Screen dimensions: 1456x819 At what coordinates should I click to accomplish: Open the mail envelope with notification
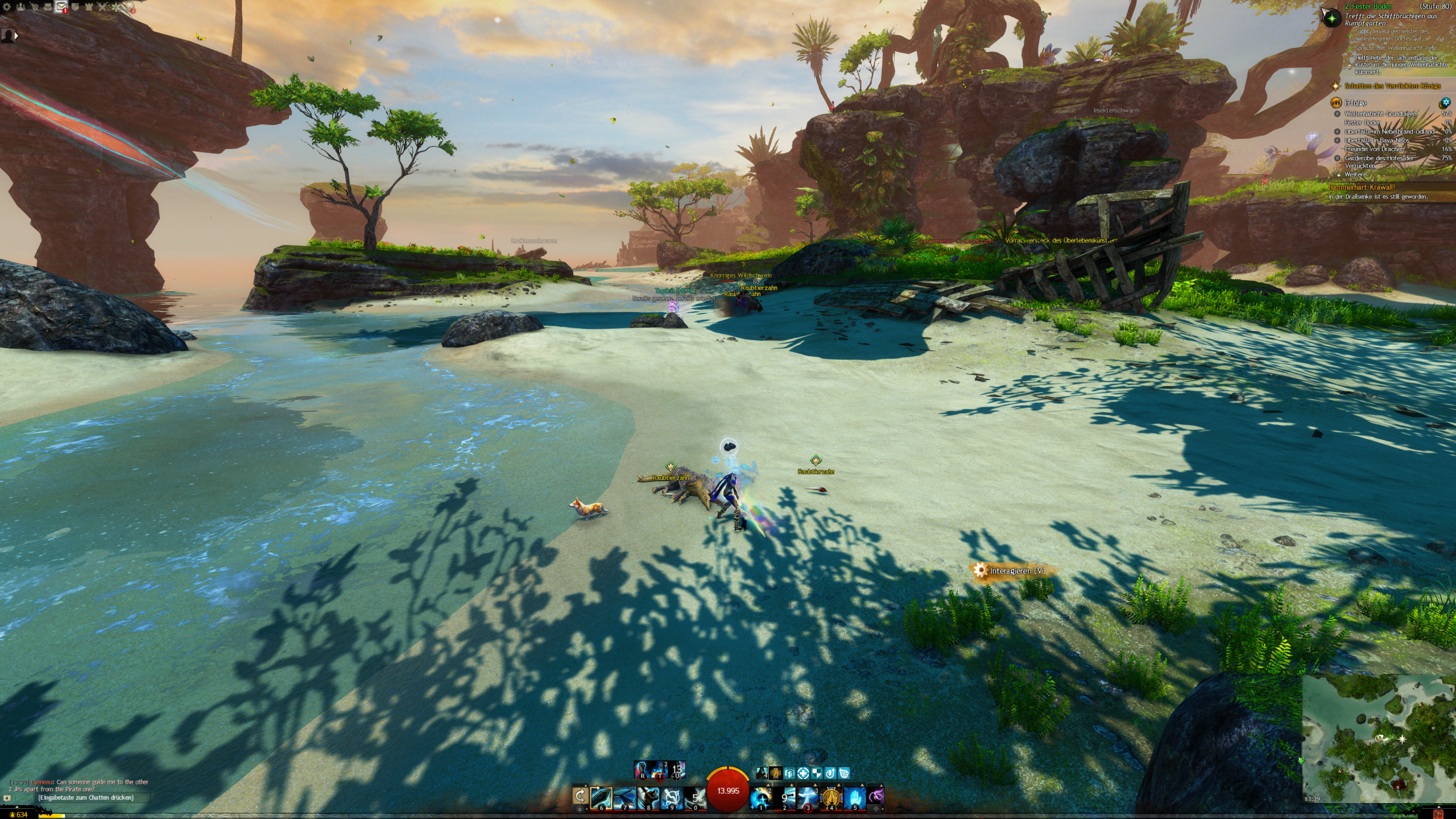[x=61, y=7]
